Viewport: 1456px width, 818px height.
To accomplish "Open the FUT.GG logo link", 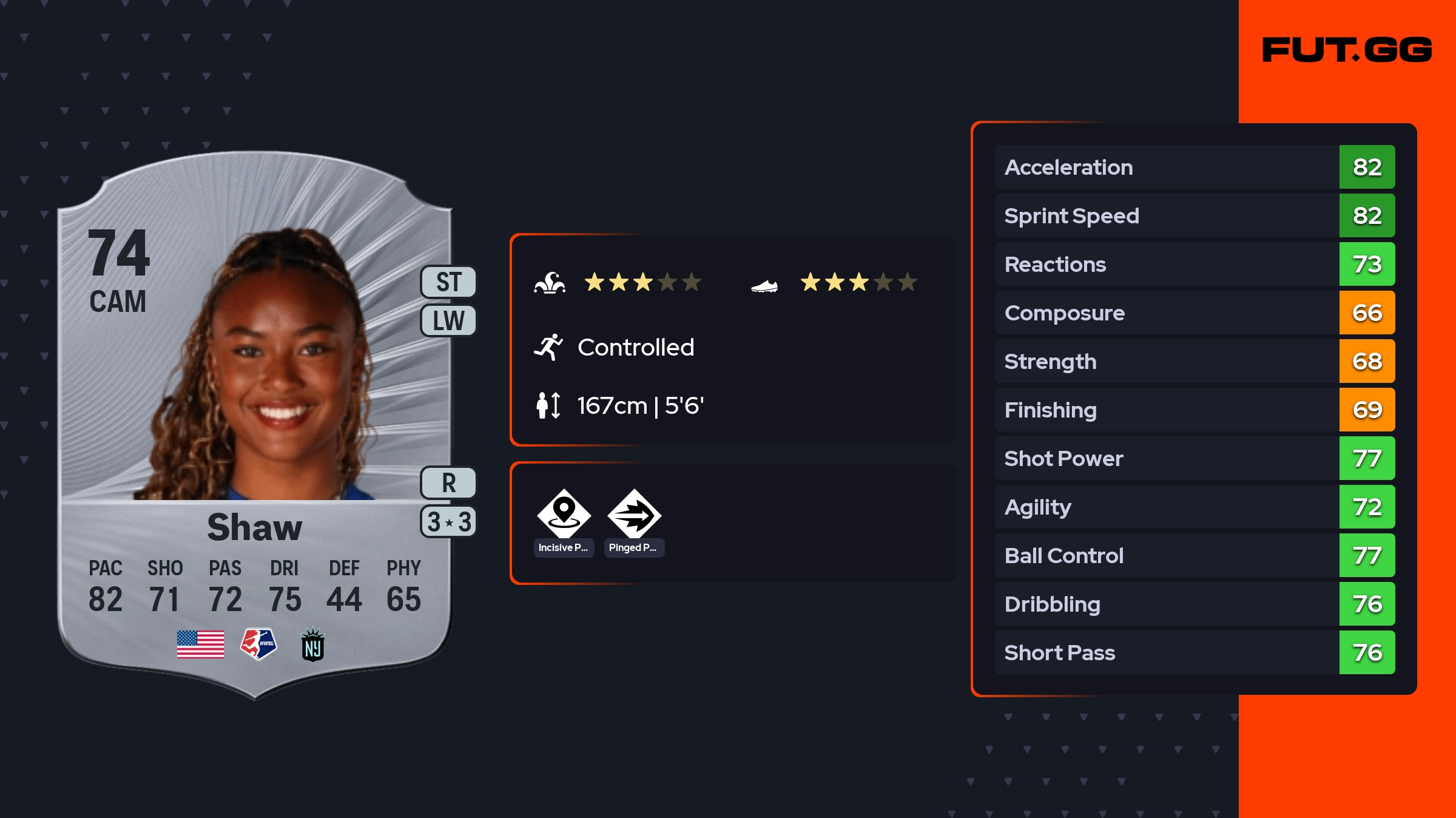I will (x=1347, y=50).
